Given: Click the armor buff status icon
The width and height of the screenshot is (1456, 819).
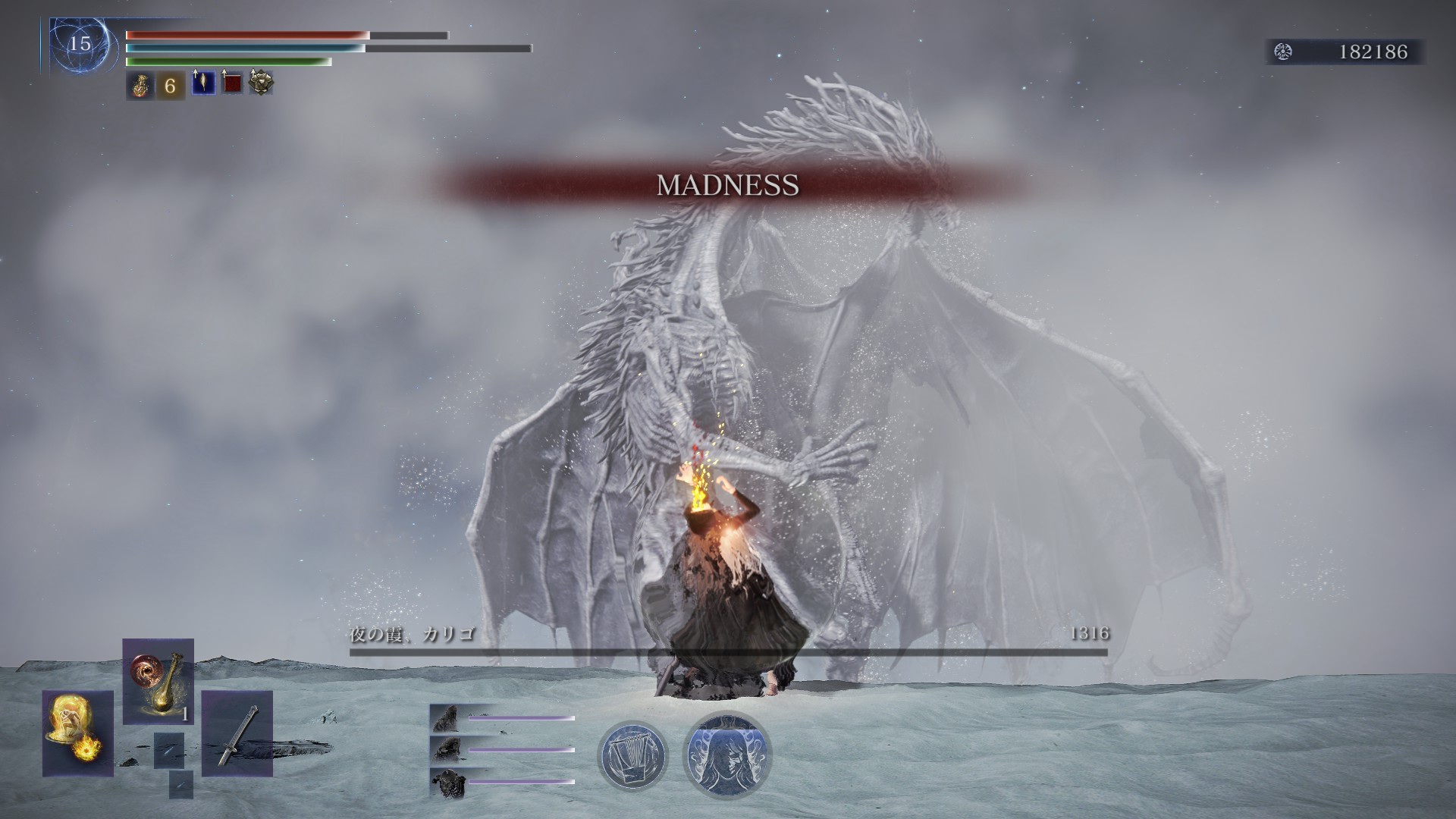Looking at the screenshot, I should click(262, 83).
